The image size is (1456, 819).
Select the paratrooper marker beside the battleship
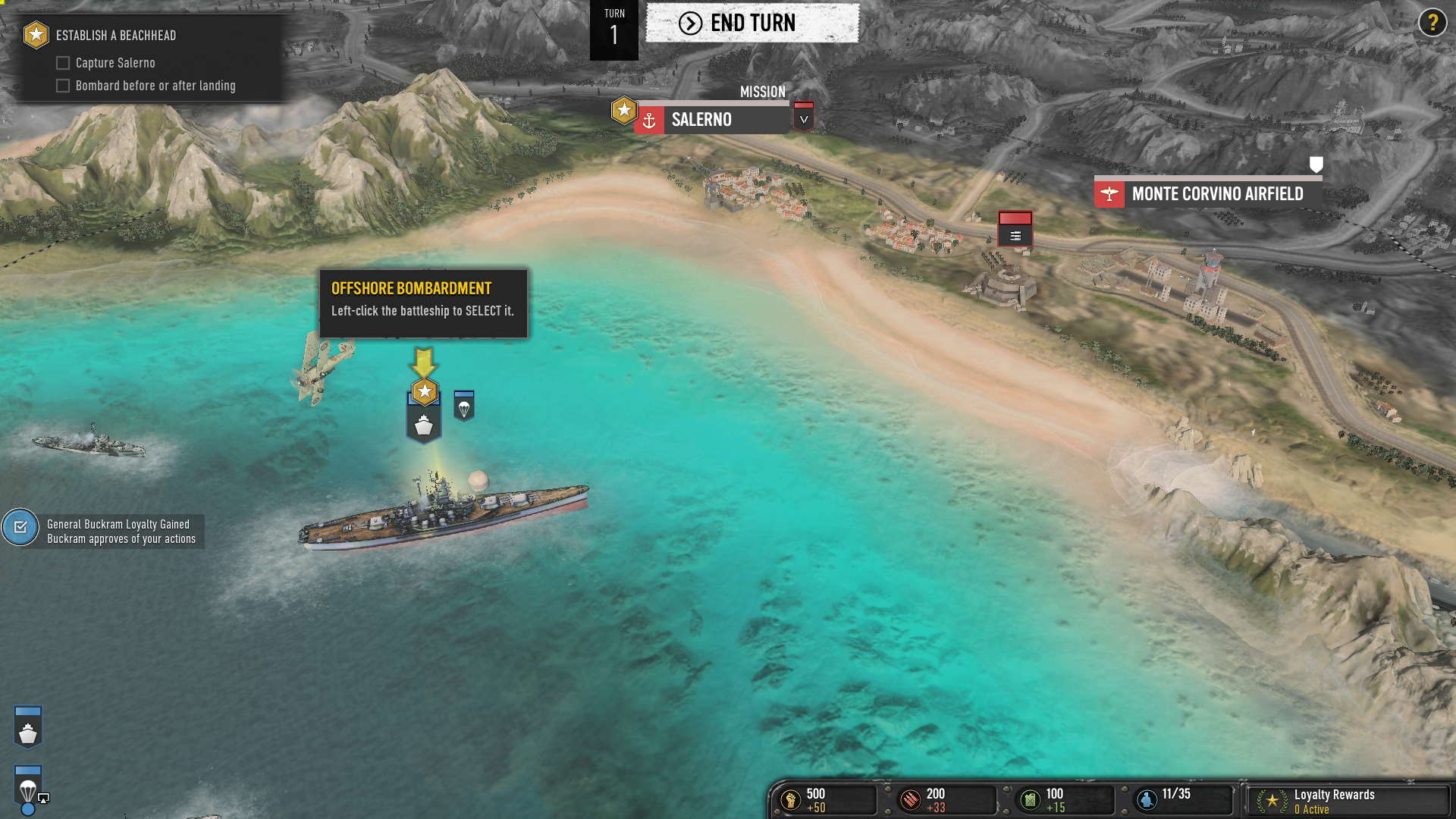[463, 406]
